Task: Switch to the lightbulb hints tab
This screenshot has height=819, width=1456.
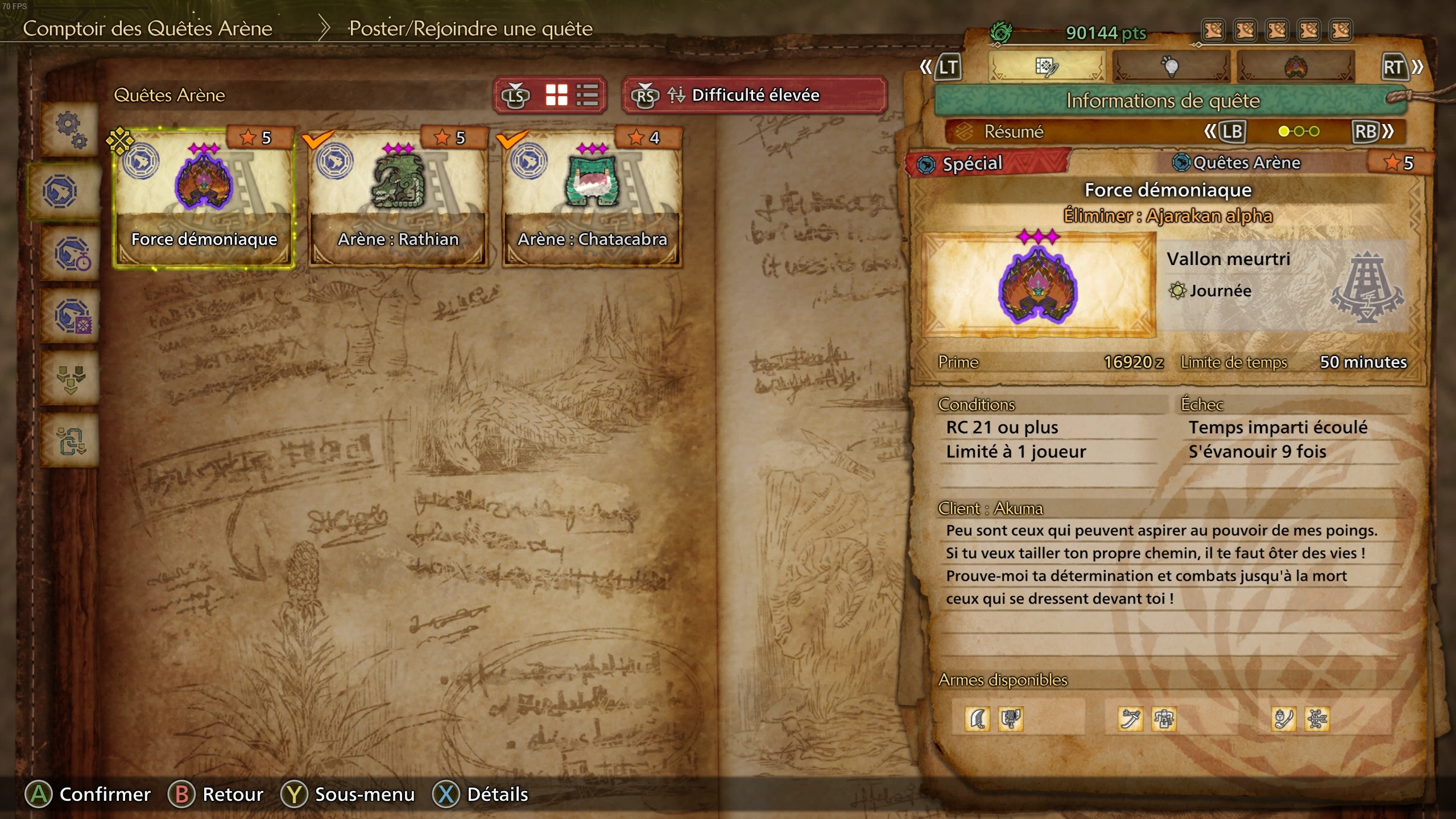Action: coord(1170,67)
